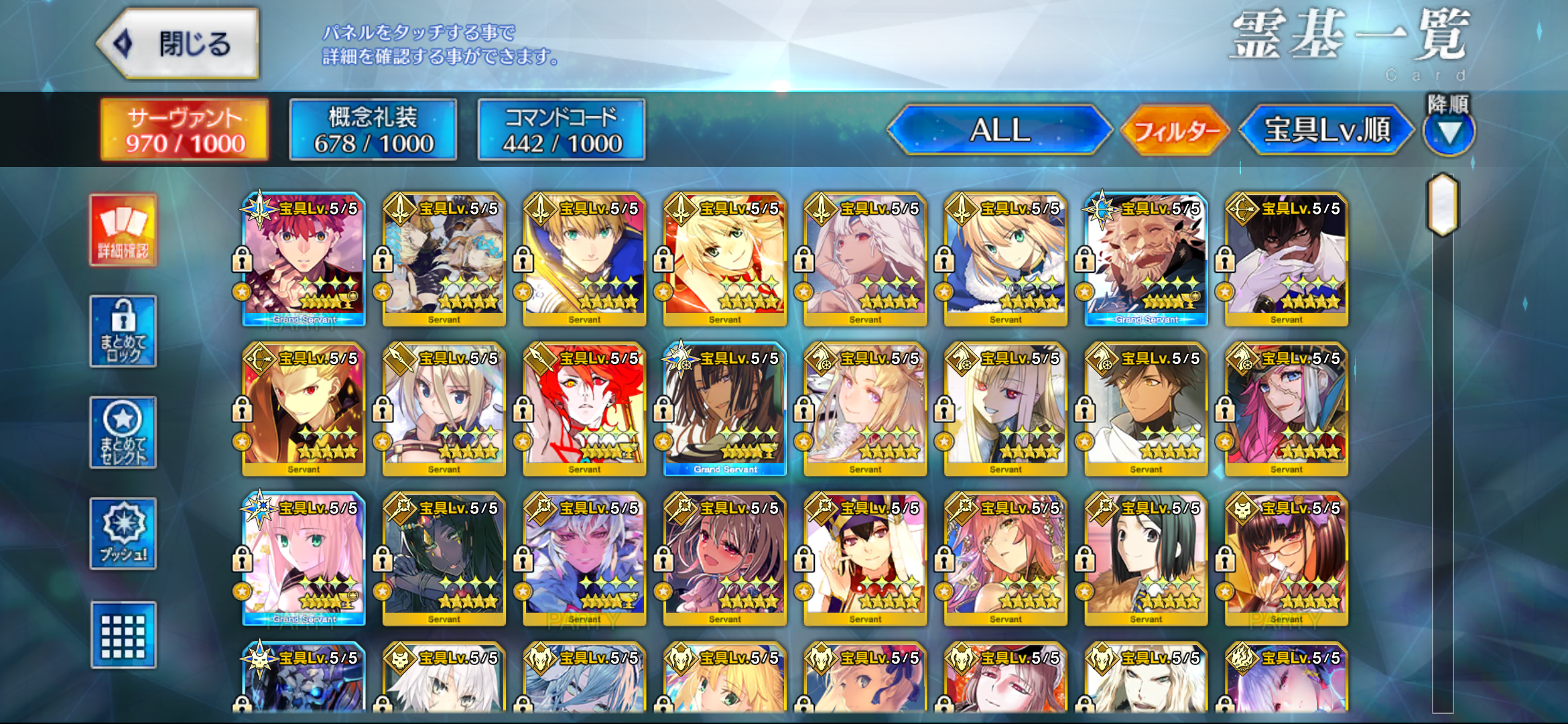Change sort order via 宝具Lv.順 button
Viewport: 1568px width, 724px height.
pyautogui.click(x=1326, y=130)
